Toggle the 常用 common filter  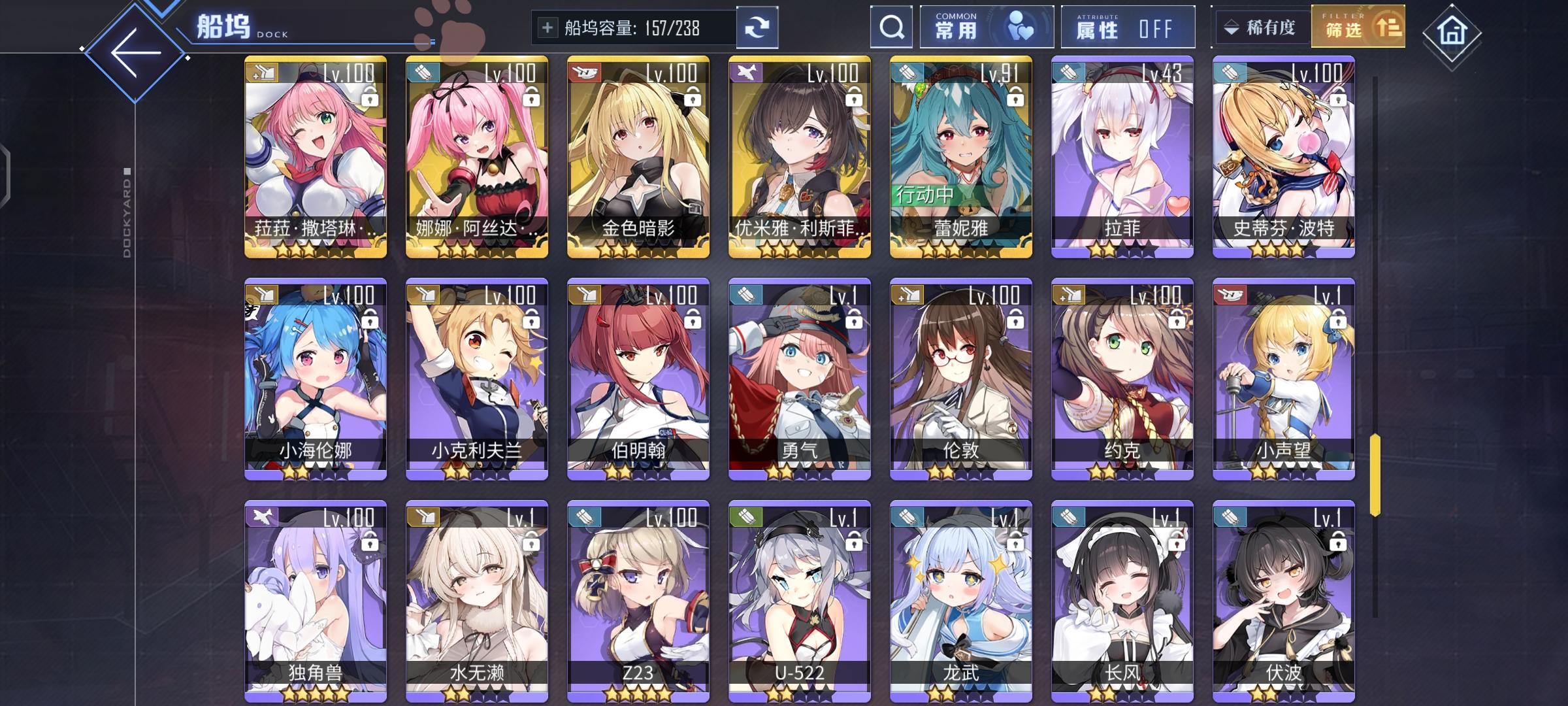985,26
